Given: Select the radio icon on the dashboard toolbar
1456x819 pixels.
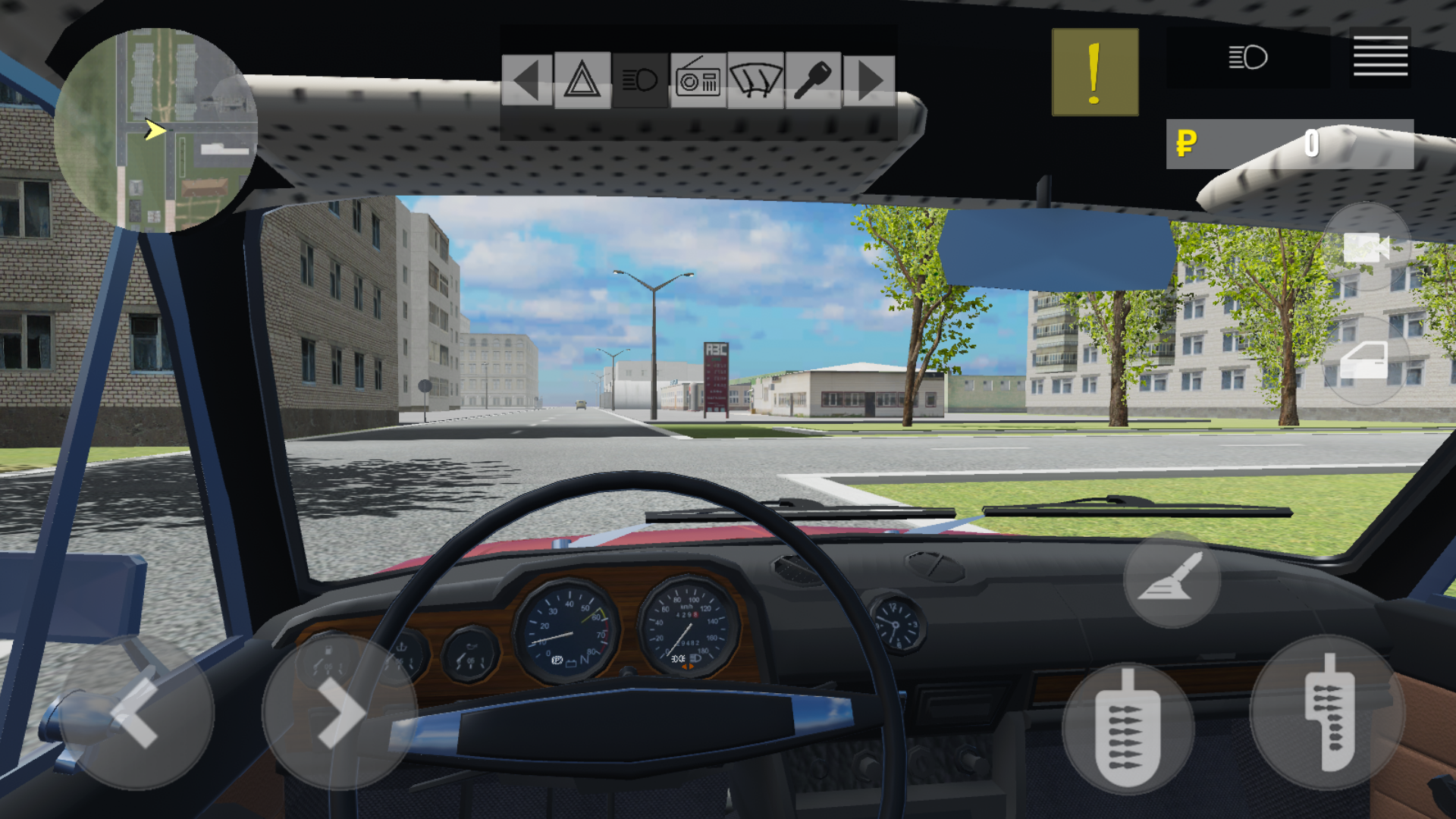Looking at the screenshot, I should click(698, 78).
